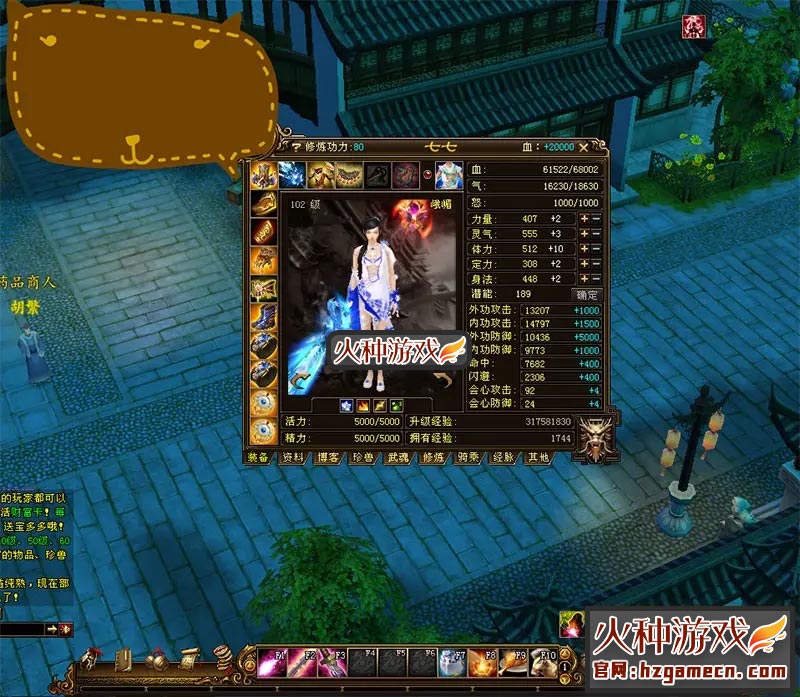The width and height of the screenshot is (800, 697).
Task: Switch to the 资料 tab
Action: point(293,457)
